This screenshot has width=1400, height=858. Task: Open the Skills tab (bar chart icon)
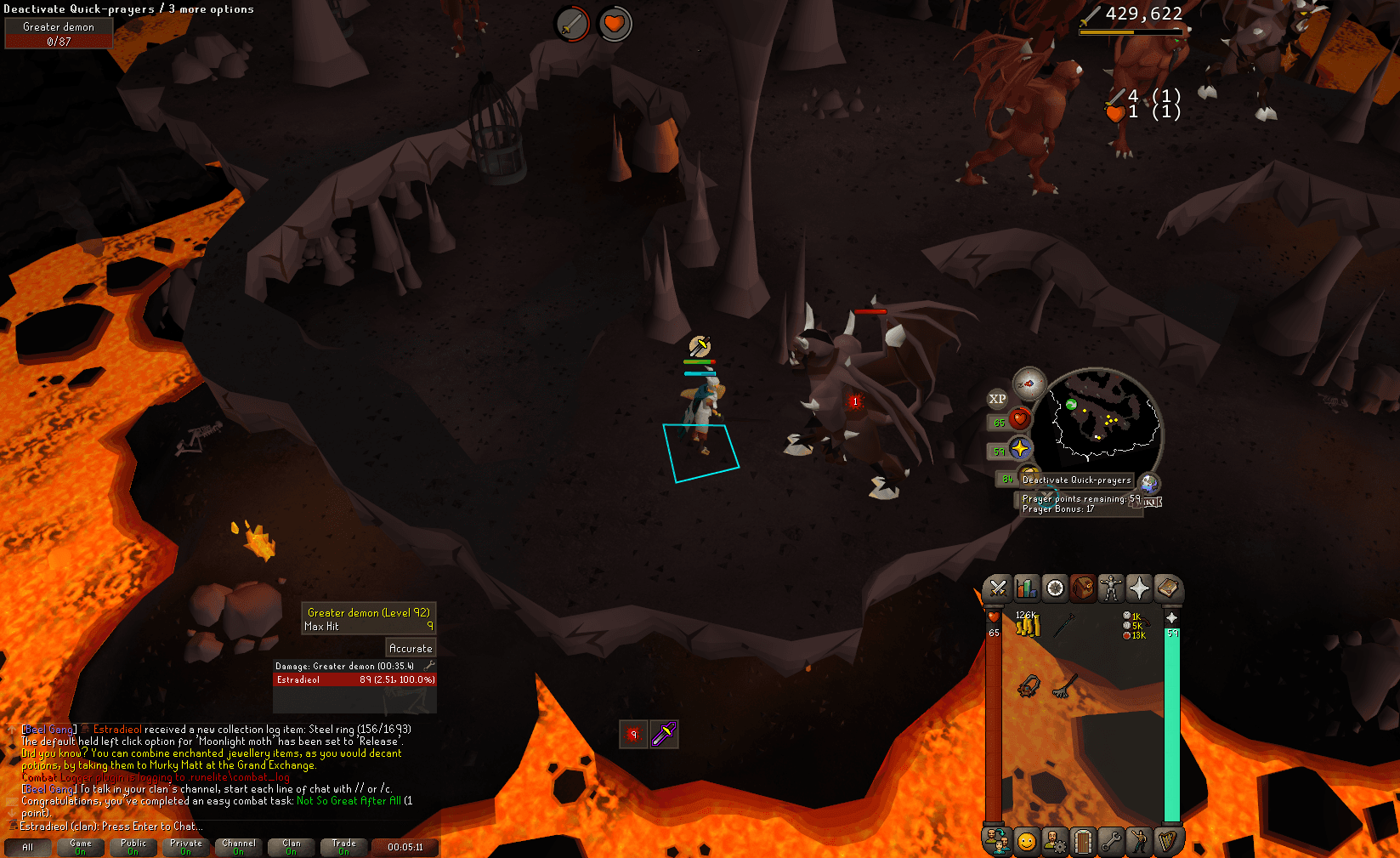tap(1027, 588)
